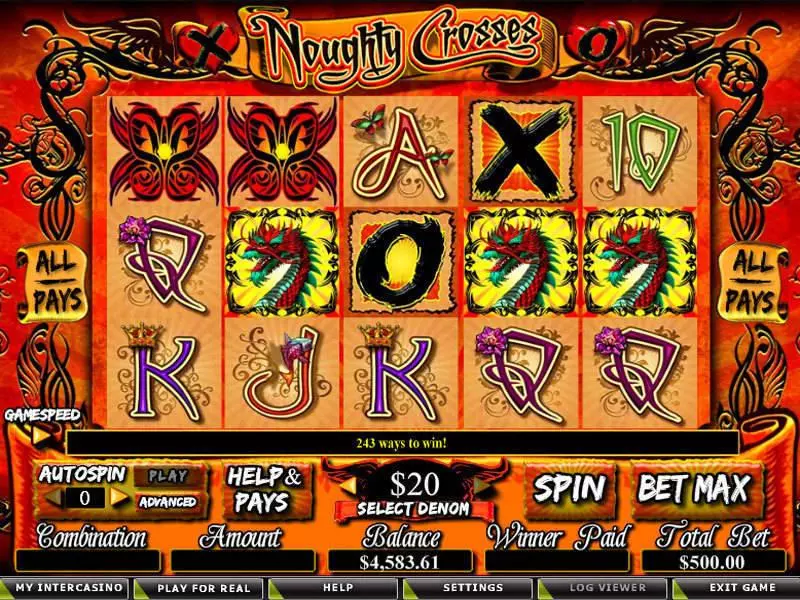Open the Settings menu

point(473,588)
